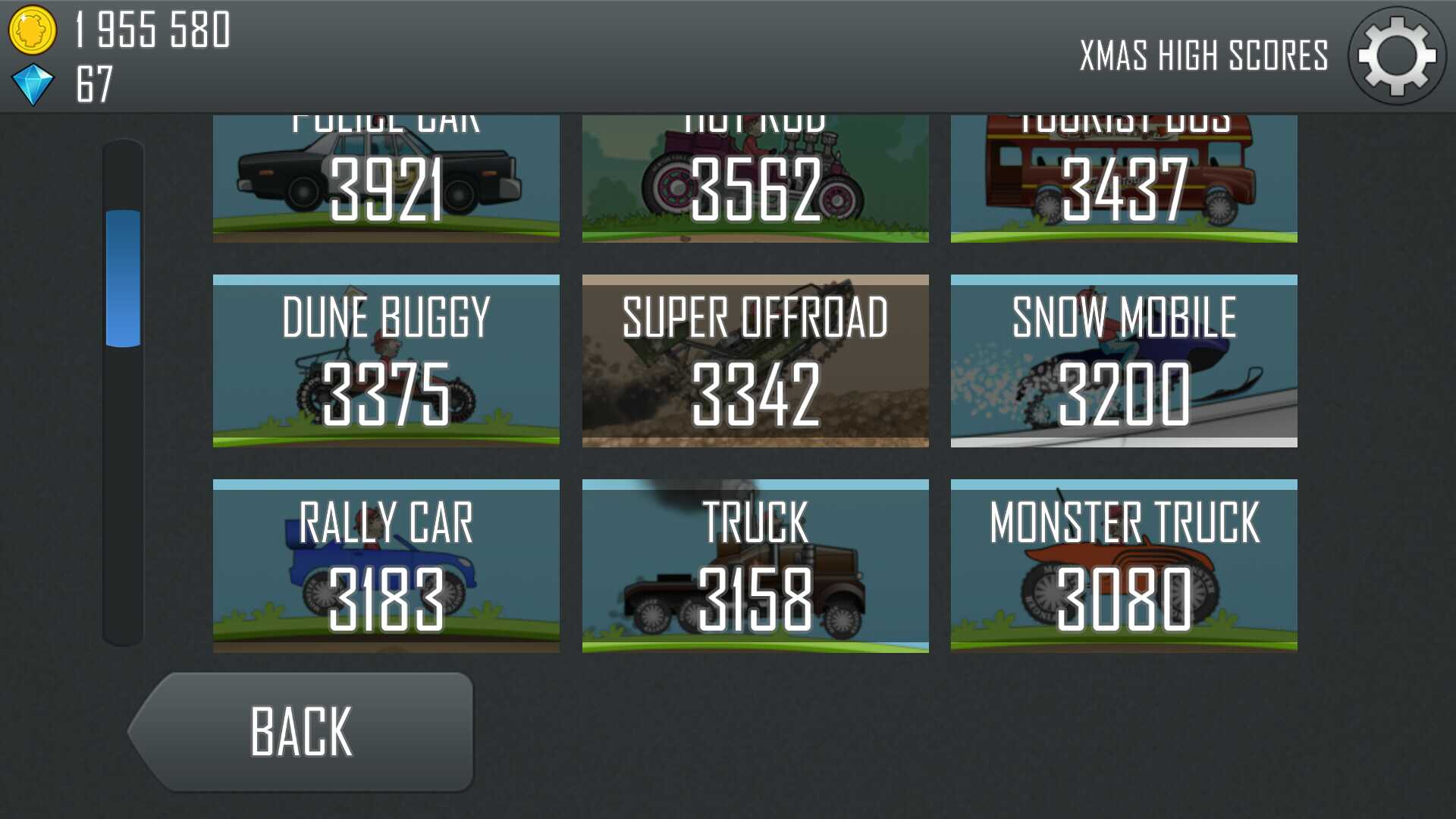1456x819 pixels.
Task: Pick the Hot Rod tile with 3562
Action: [755, 180]
